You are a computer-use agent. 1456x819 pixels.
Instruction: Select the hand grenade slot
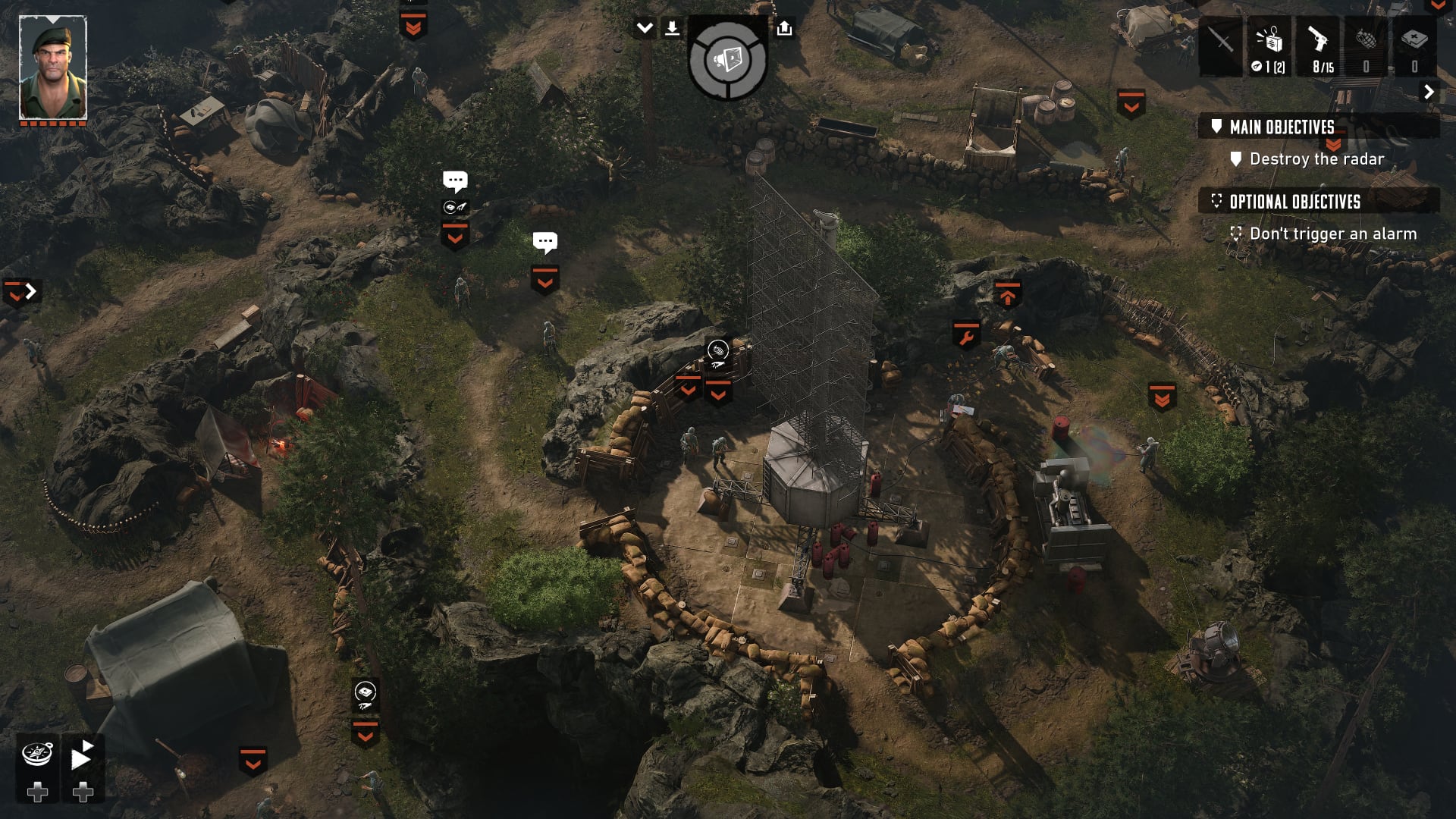pyautogui.click(x=1366, y=45)
